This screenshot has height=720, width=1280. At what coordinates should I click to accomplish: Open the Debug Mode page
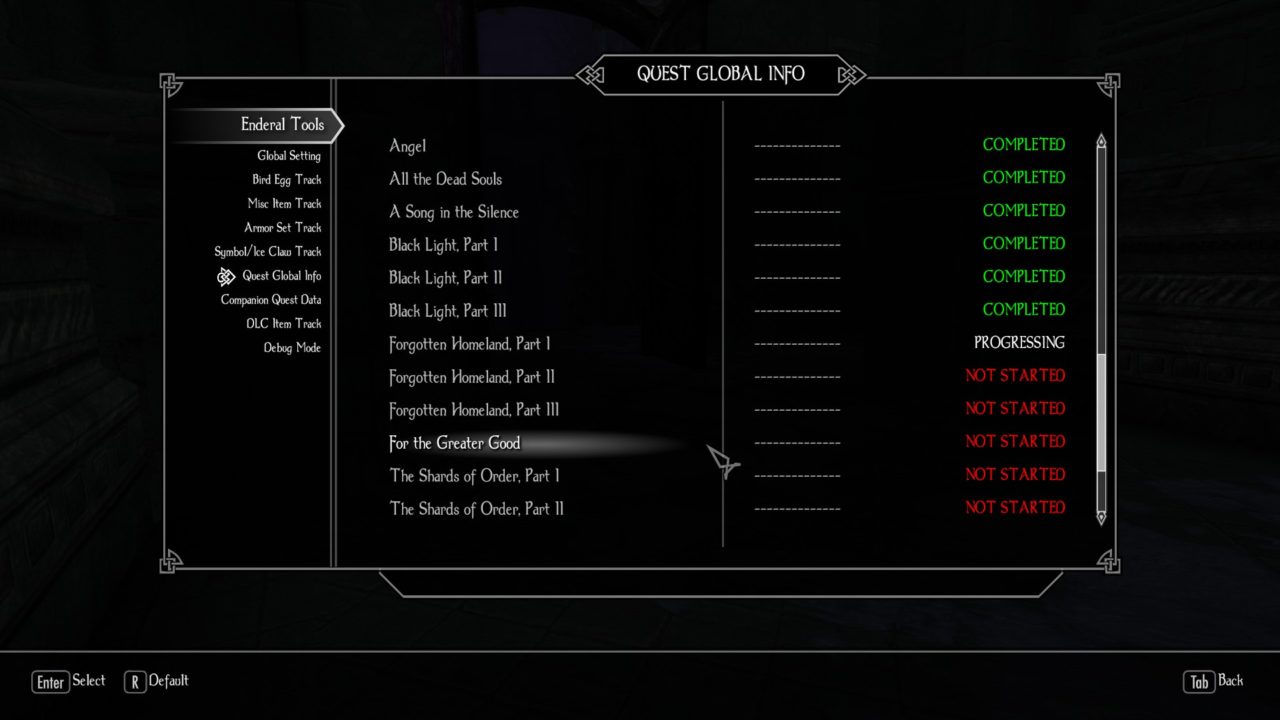[x=292, y=348]
